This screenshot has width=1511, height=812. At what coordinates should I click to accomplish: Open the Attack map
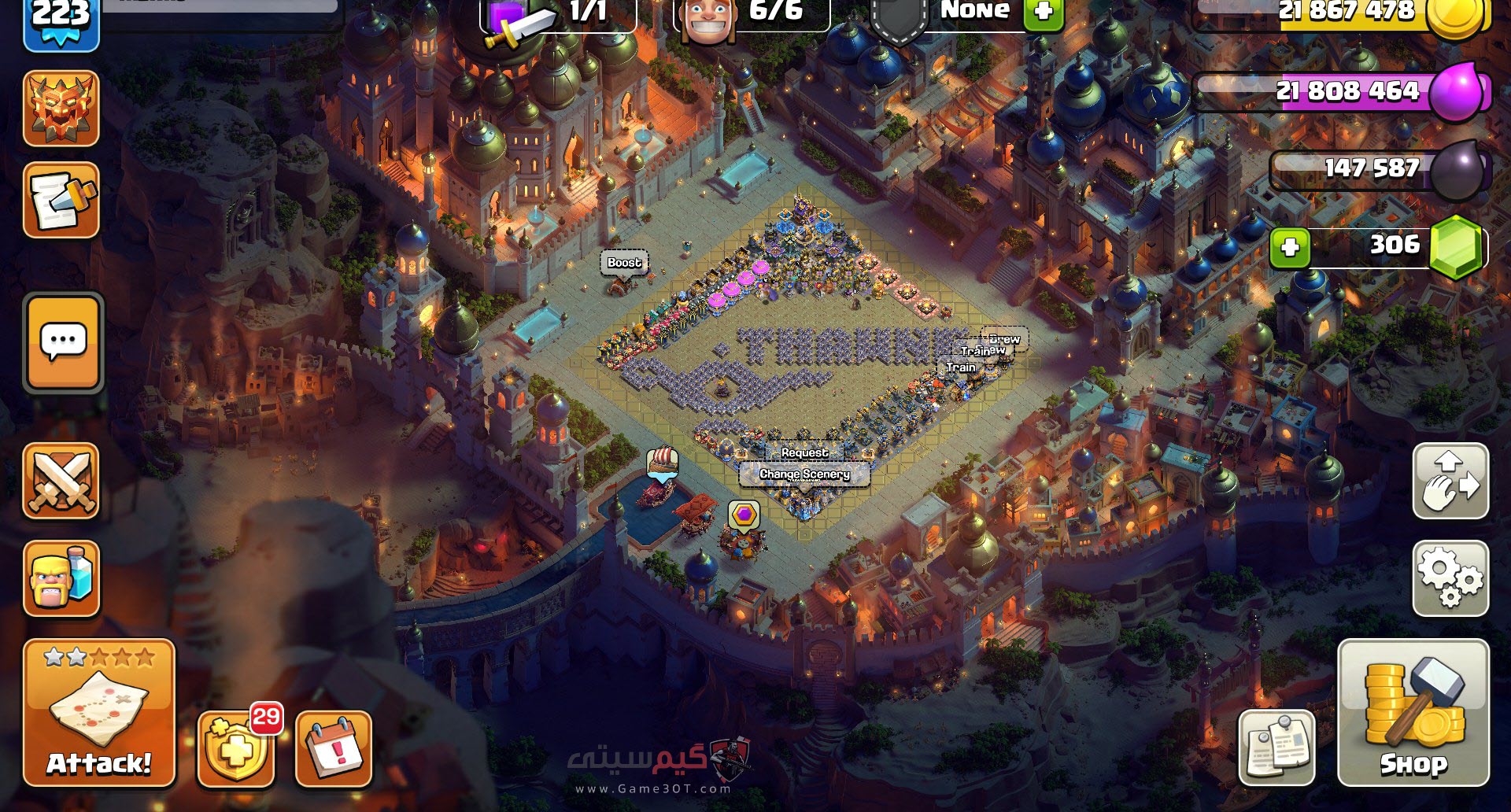tap(98, 712)
